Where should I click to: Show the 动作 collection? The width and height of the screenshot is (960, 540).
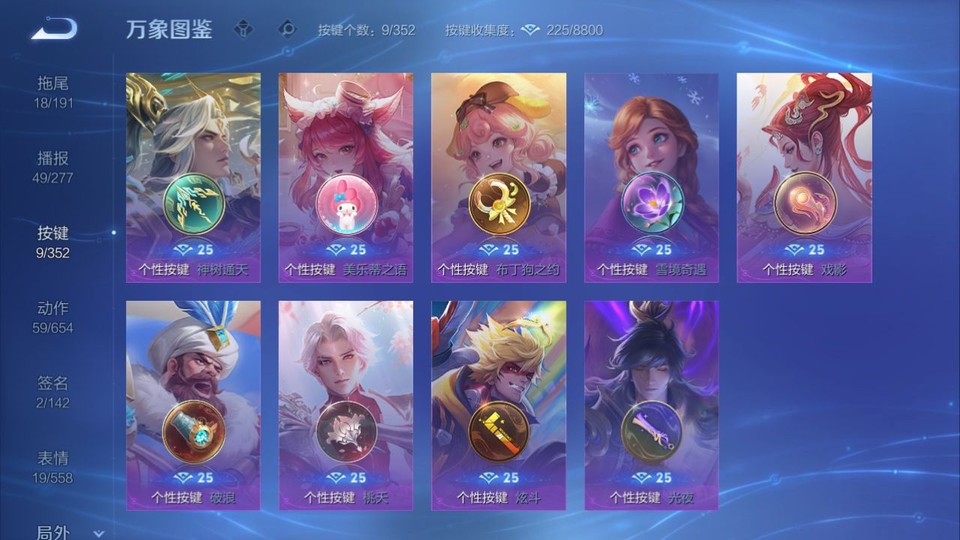pos(53,316)
